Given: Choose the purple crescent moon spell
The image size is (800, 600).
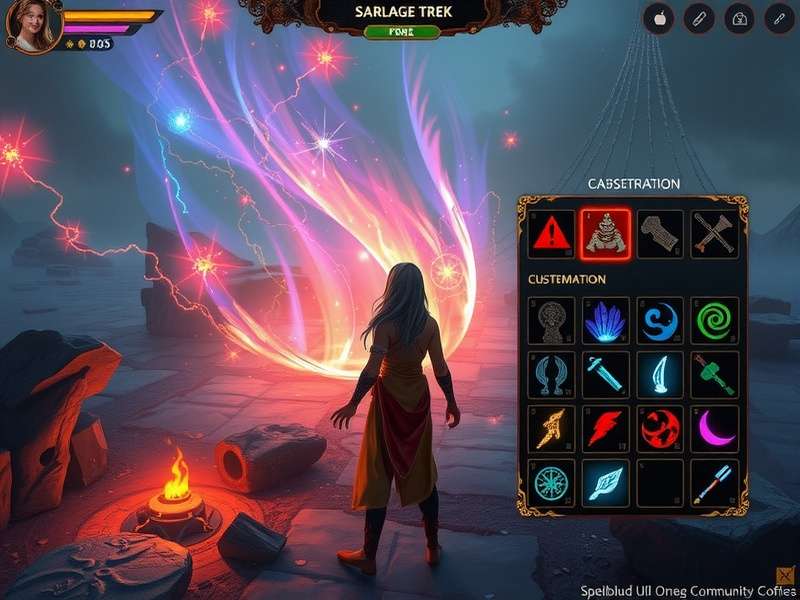Looking at the screenshot, I should click(714, 428).
